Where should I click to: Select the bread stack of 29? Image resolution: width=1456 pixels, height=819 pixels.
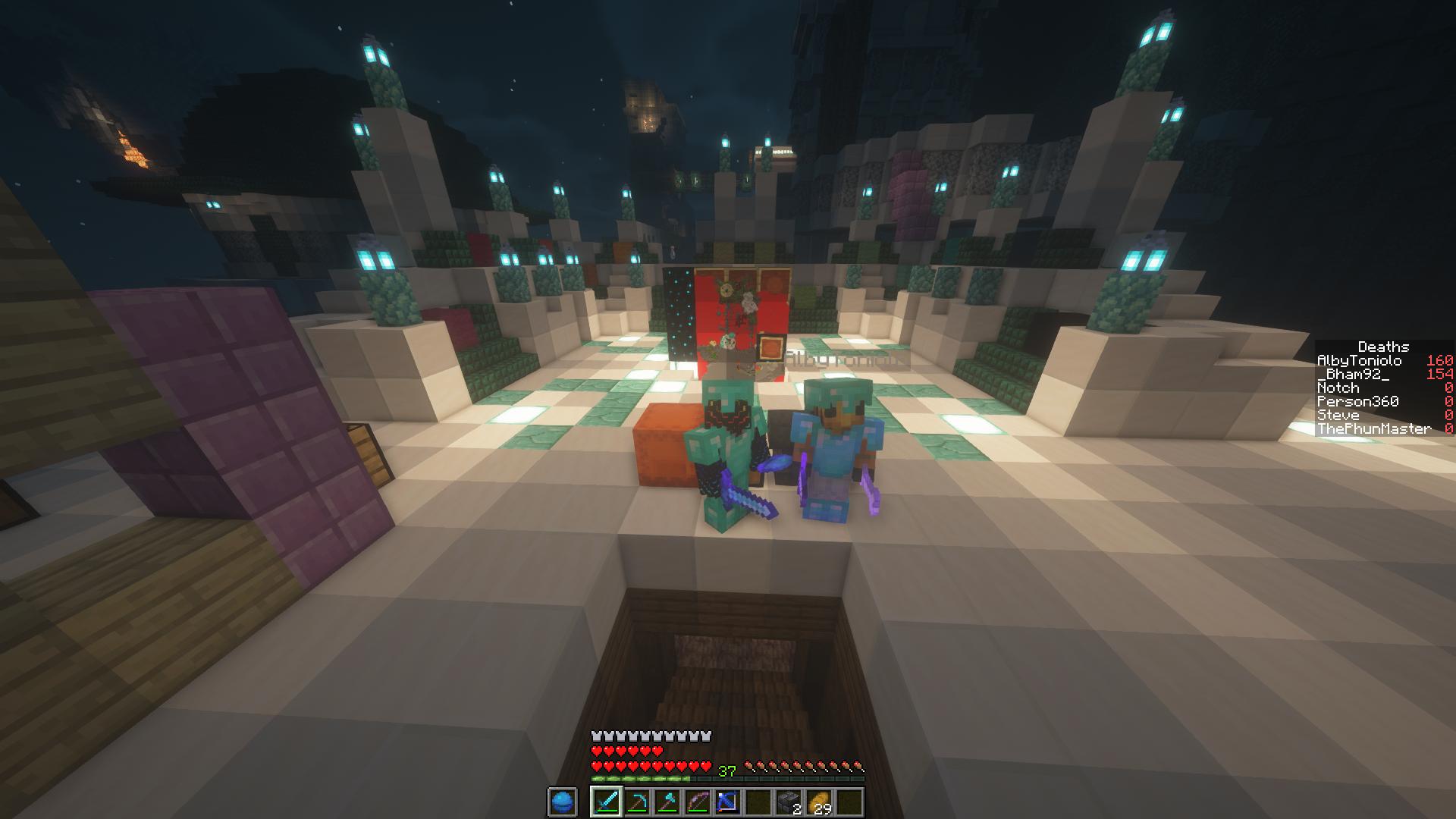pos(819,802)
